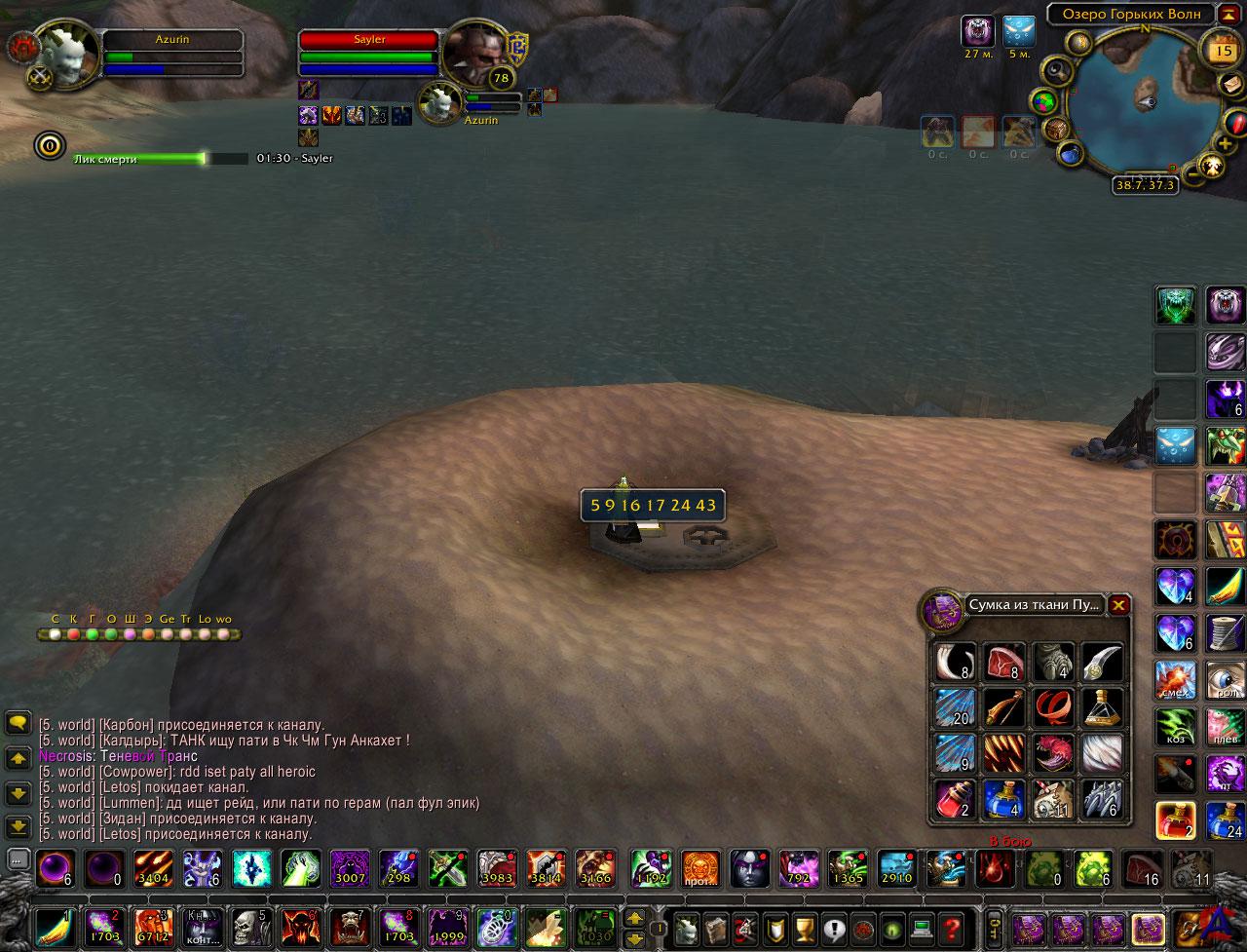Select the white feather item in the bag

point(1101,754)
